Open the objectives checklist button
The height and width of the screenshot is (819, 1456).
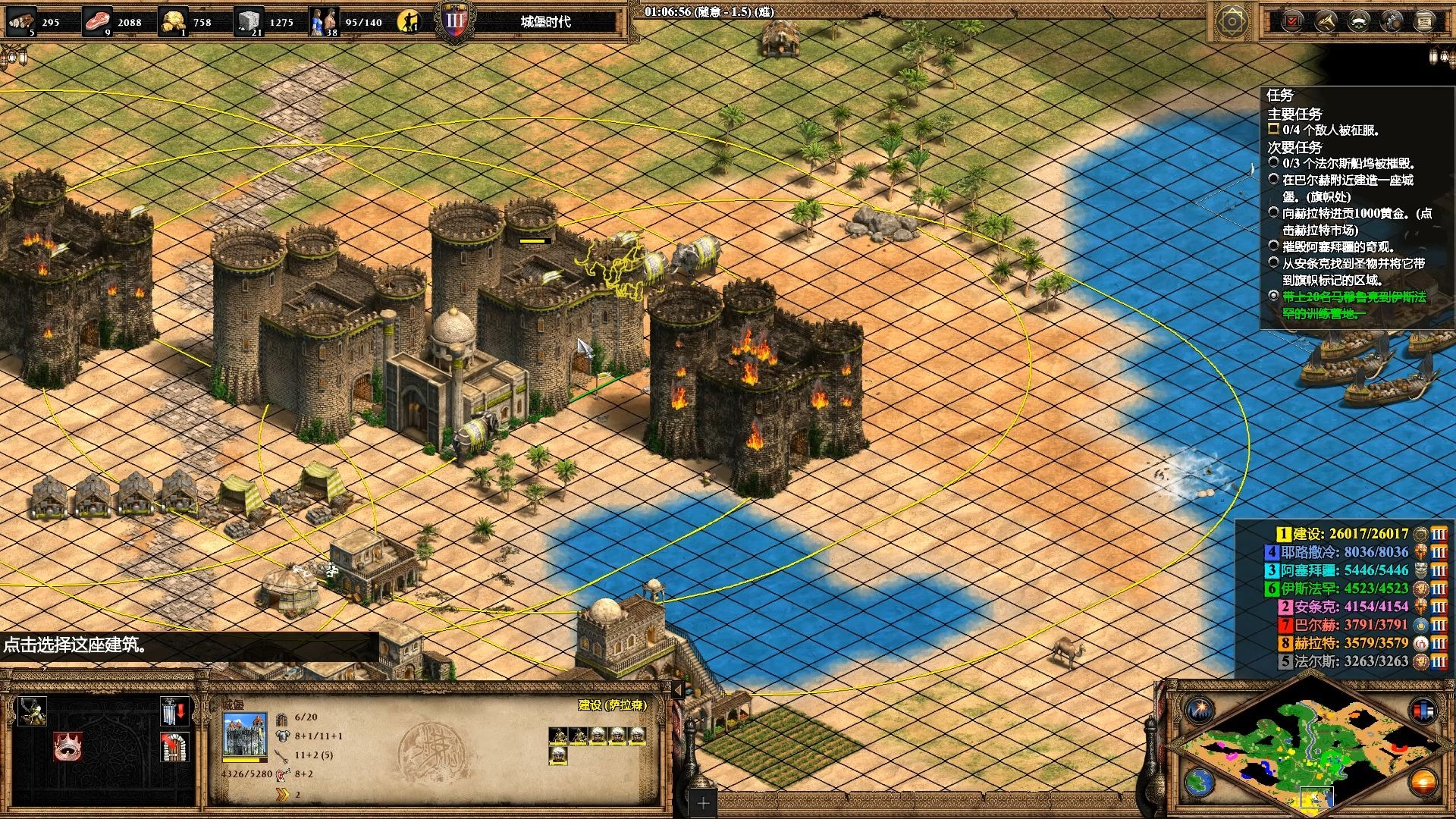(1291, 21)
